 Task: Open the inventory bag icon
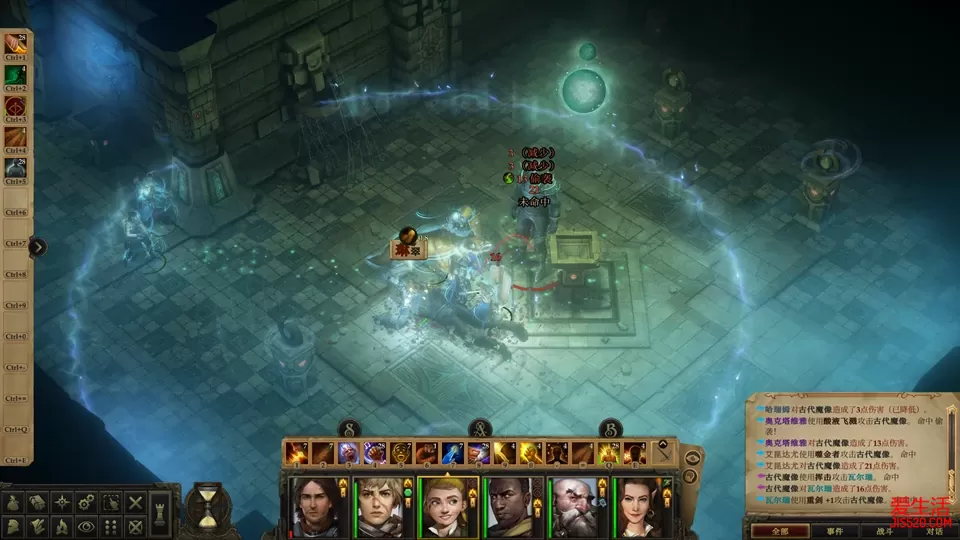[15, 502]
